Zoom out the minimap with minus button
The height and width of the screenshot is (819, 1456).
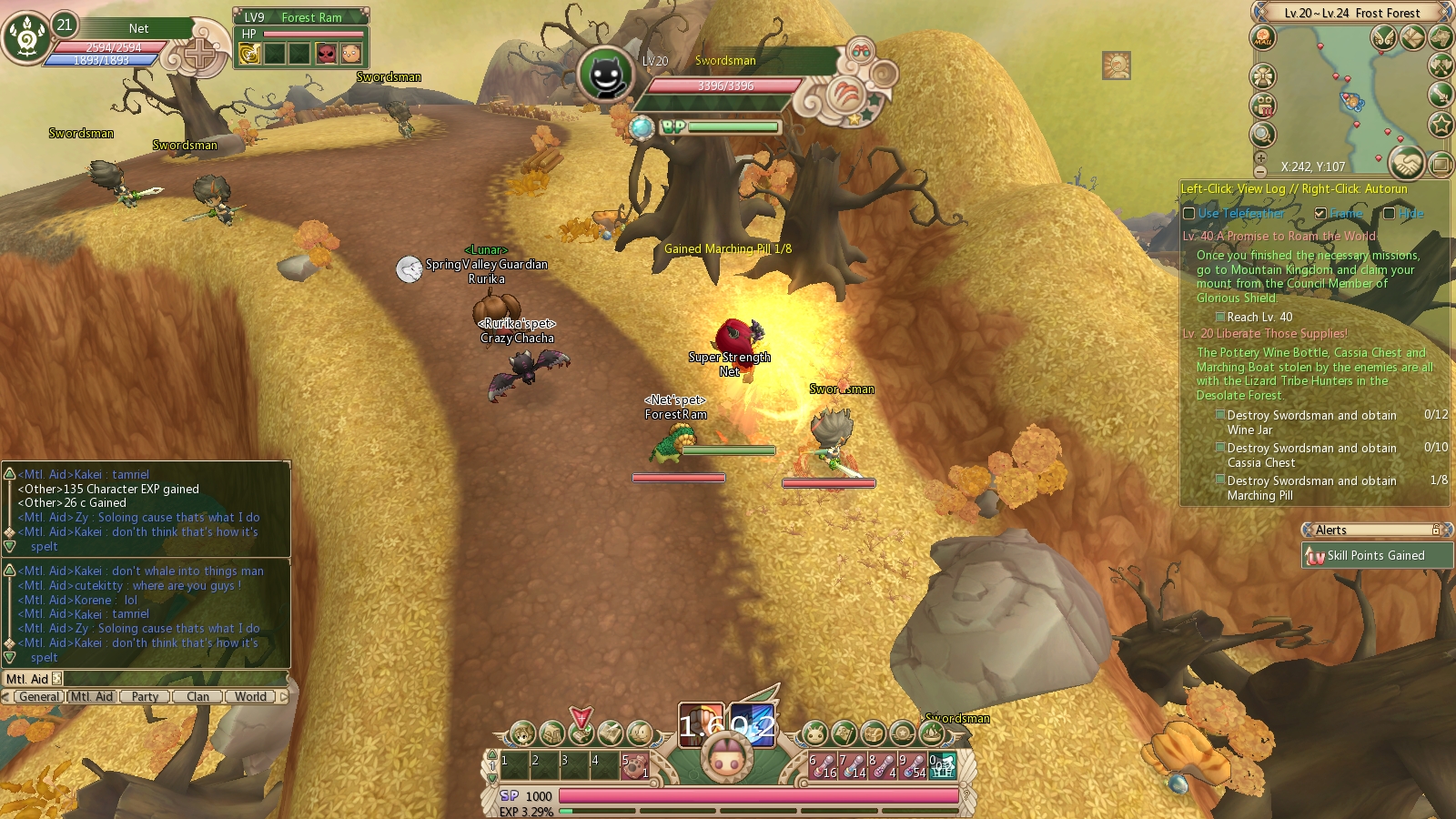click(1260, 171)
